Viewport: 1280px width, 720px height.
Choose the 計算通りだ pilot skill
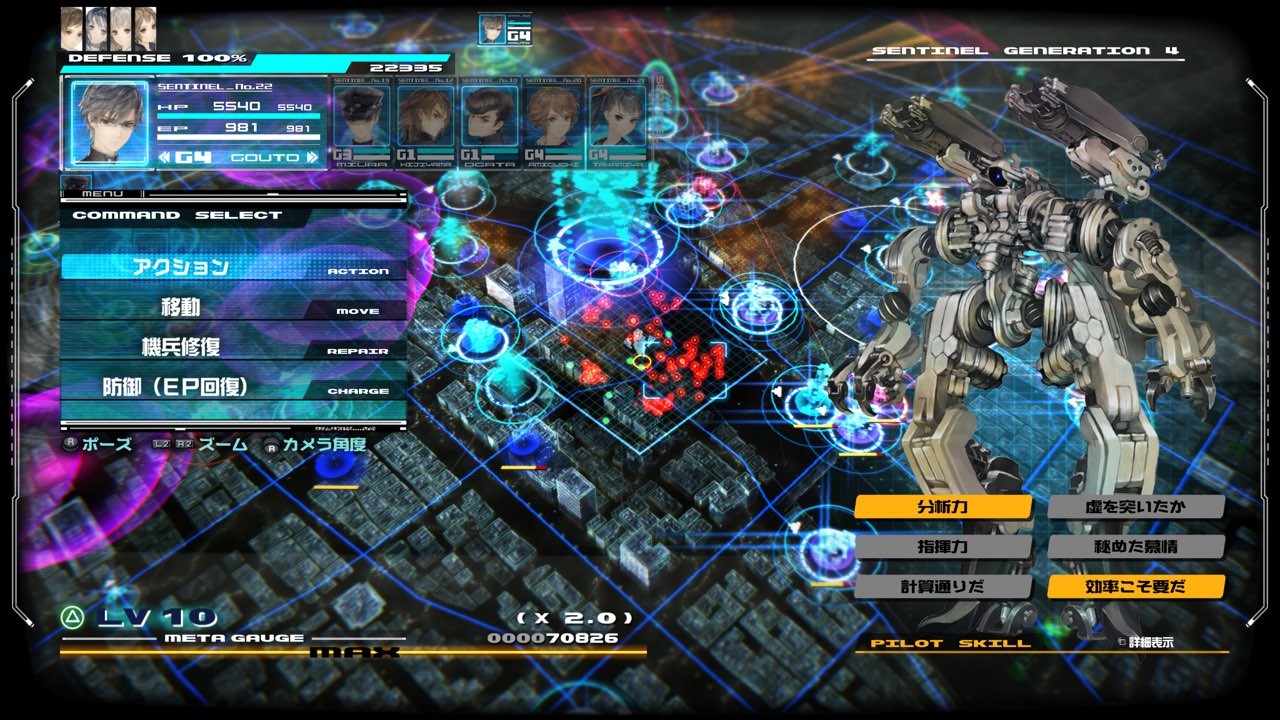[x=943, y=587]
